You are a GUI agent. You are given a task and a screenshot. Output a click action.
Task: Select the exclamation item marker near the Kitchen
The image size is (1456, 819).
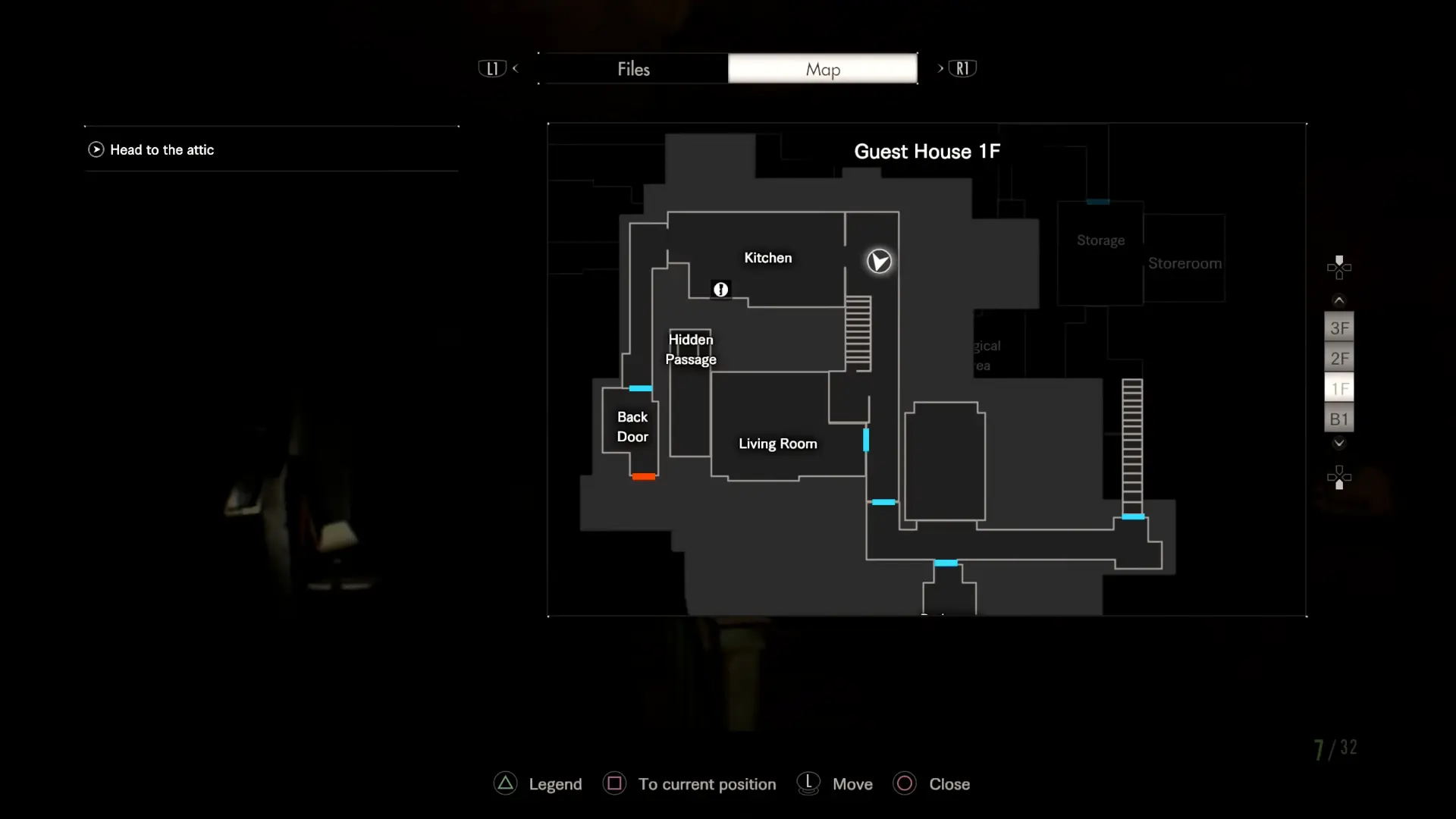721,289
